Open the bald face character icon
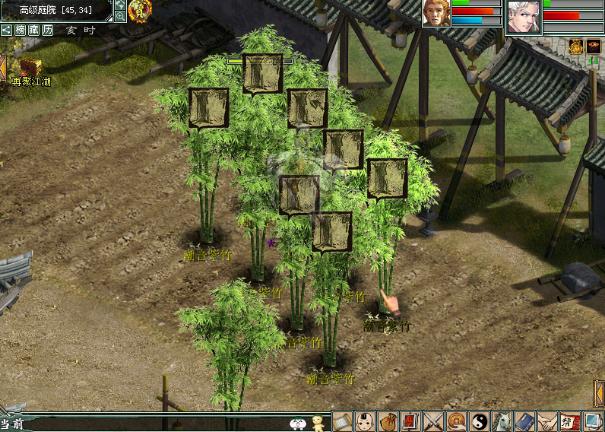Viewport: 605px width, 432px height. click(x=365, y=422)
